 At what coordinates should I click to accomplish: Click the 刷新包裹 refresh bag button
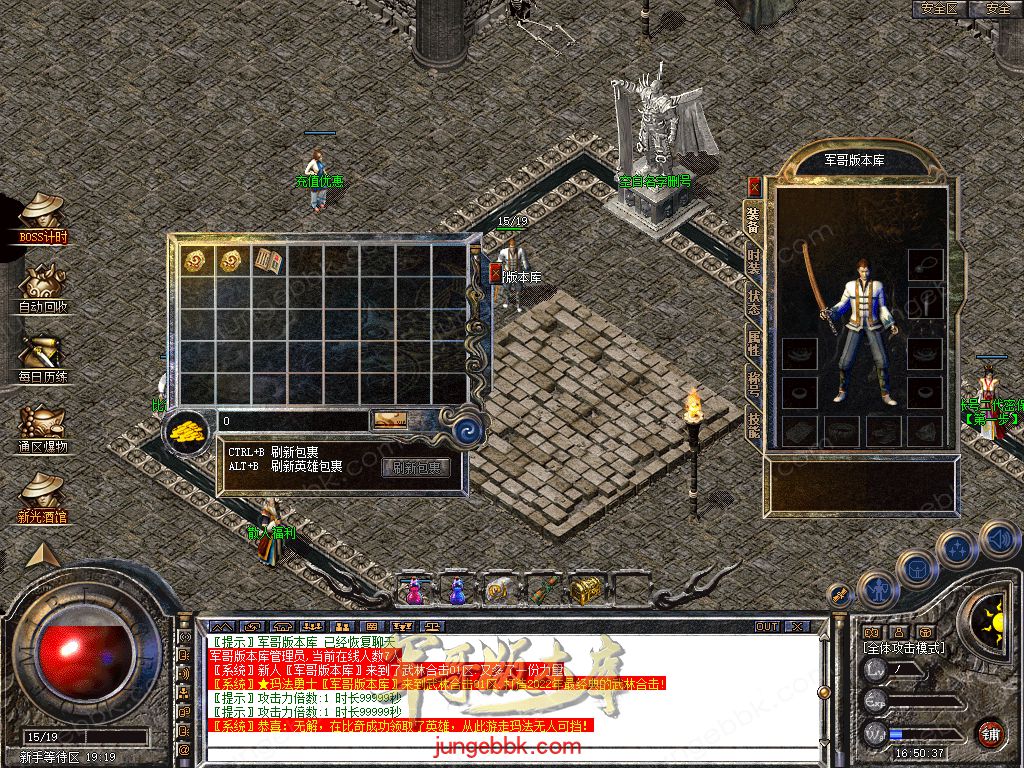click(x=416, y=467)
